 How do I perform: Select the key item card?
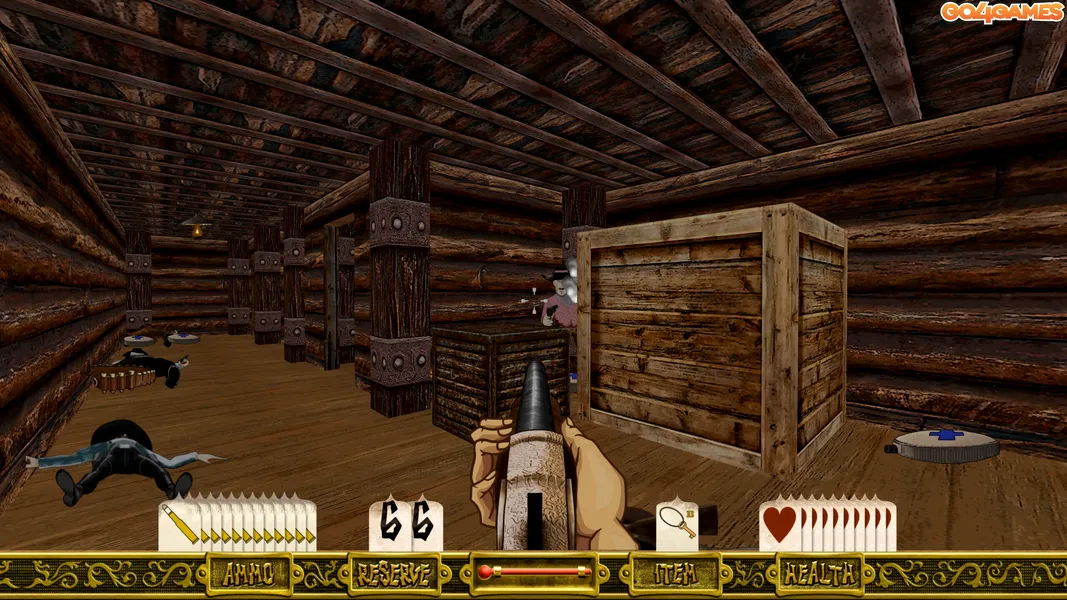click(676, 525)
